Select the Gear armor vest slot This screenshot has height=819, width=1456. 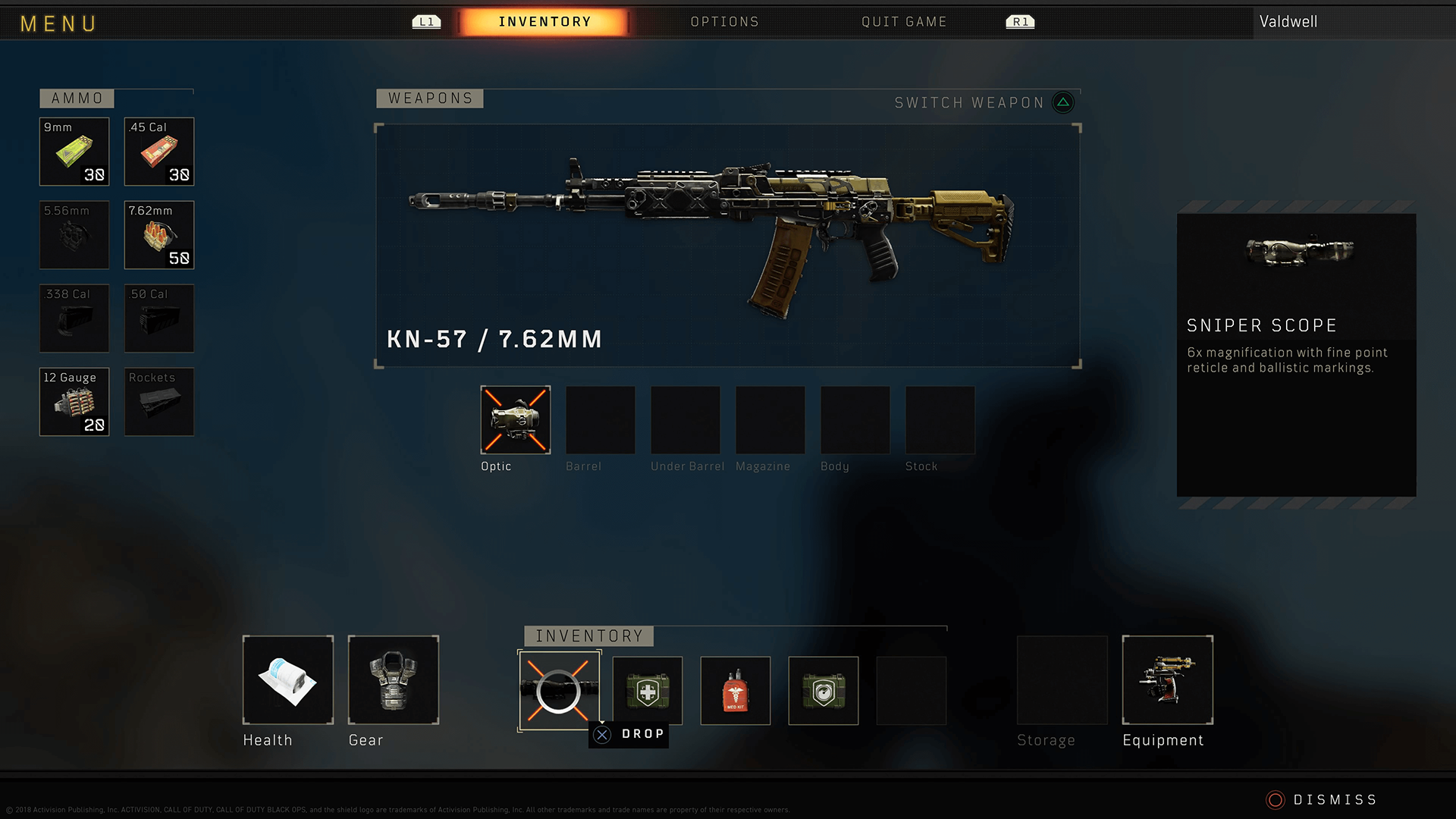click(394, 680)
